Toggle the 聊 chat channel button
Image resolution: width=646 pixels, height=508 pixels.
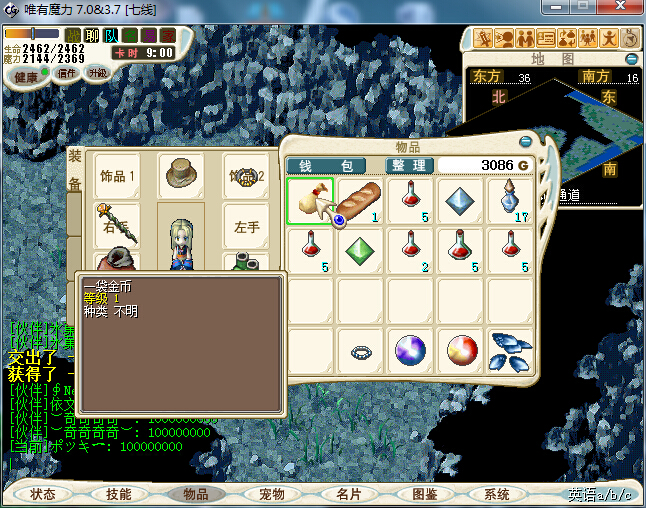(x=92, y=36)
